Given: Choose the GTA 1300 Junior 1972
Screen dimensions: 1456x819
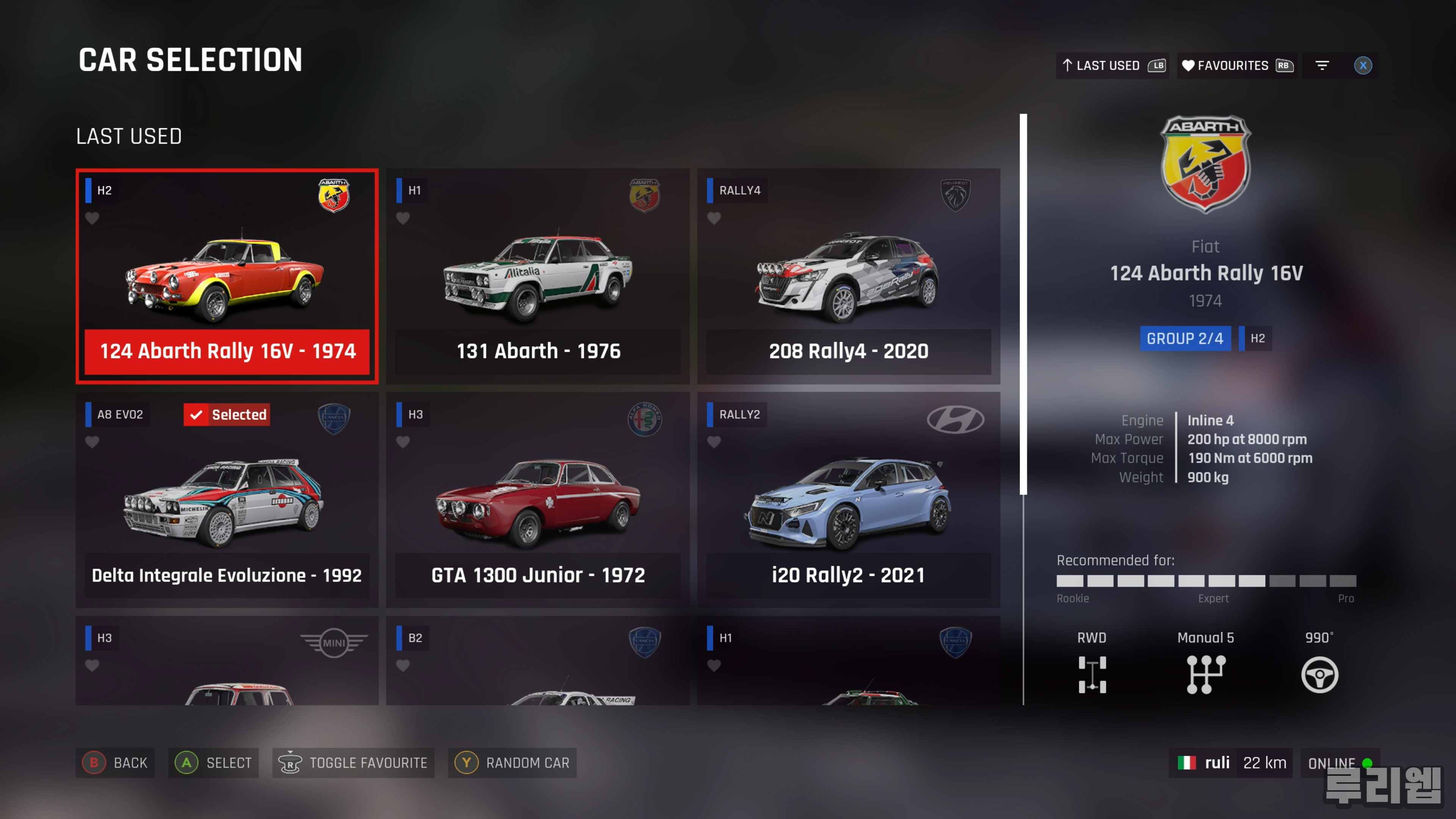Looking at the screenshot, I should (x=538, y=500).
